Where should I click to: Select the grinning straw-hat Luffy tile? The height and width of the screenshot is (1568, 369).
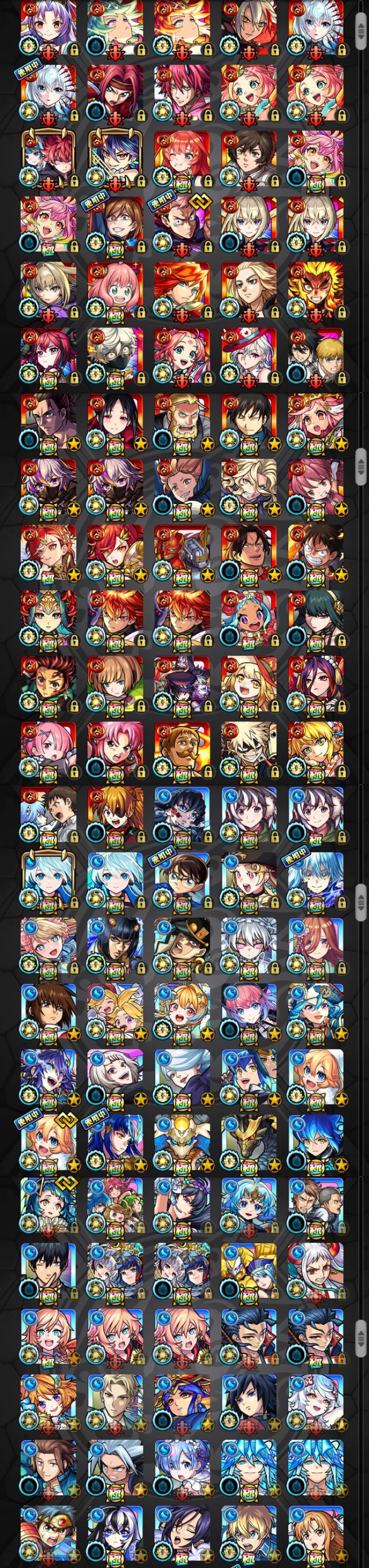point(315,552)
